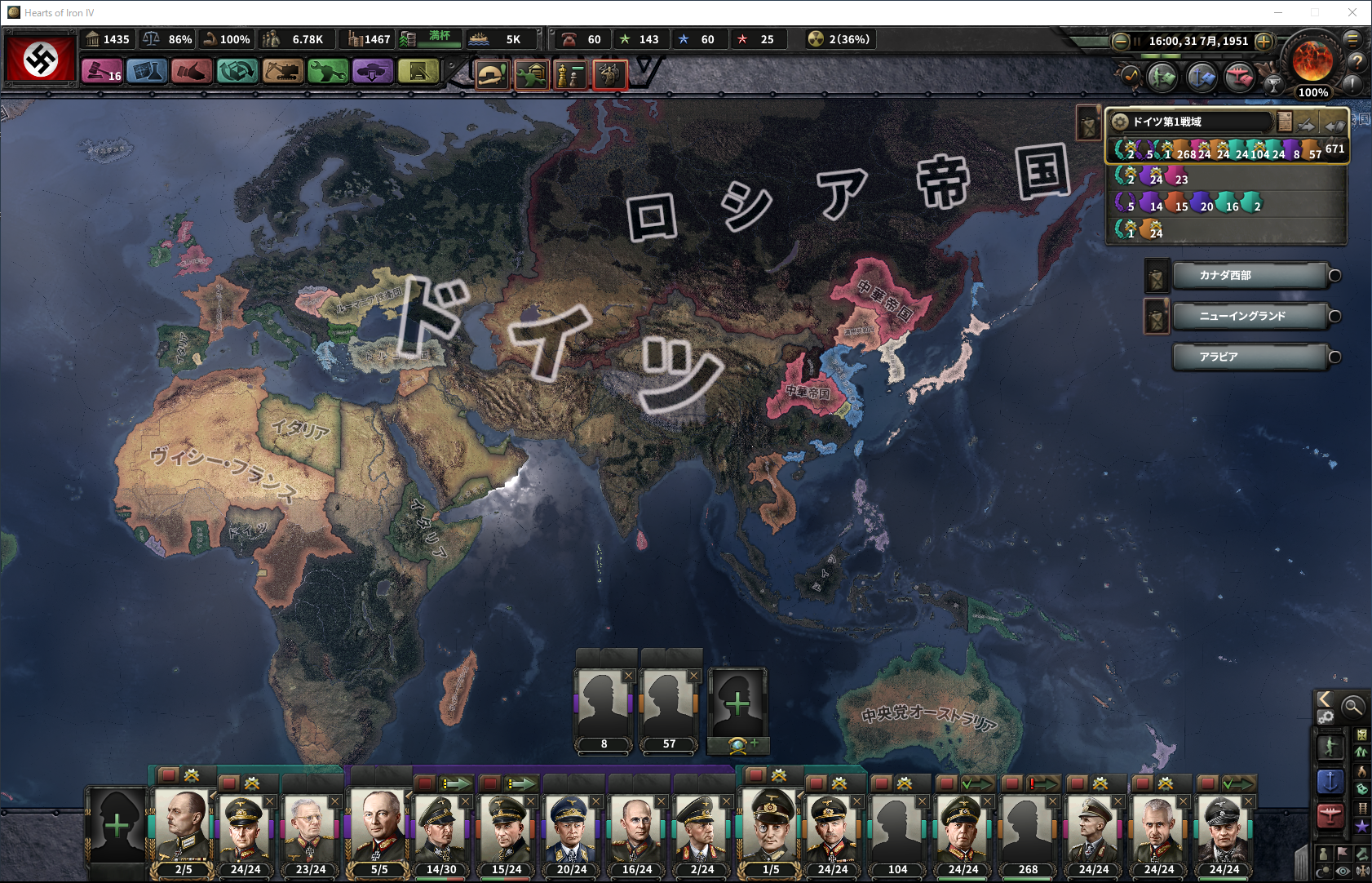Select the faceless army with 268 divisions

click(1028, 826)
